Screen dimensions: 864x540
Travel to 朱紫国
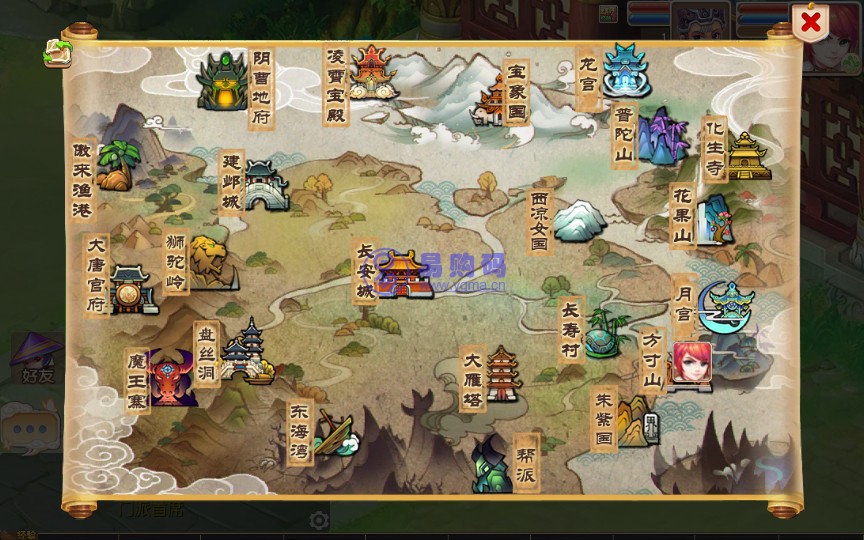pos(634,420)
